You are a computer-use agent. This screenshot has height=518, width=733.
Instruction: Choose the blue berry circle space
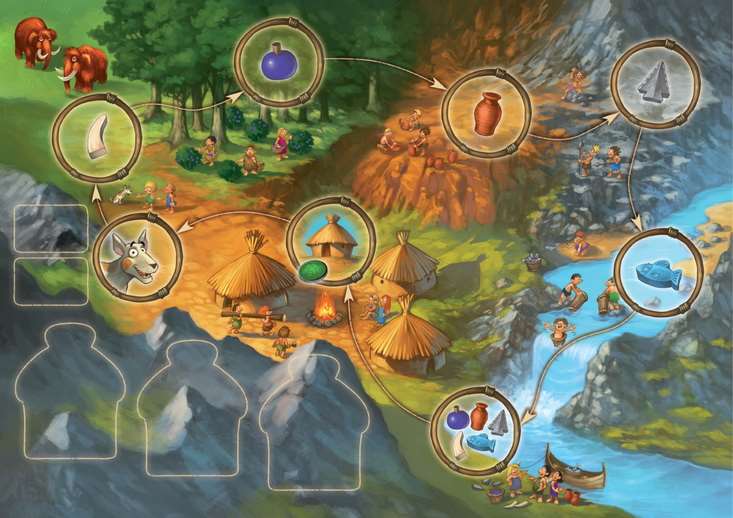pos(279,62)
